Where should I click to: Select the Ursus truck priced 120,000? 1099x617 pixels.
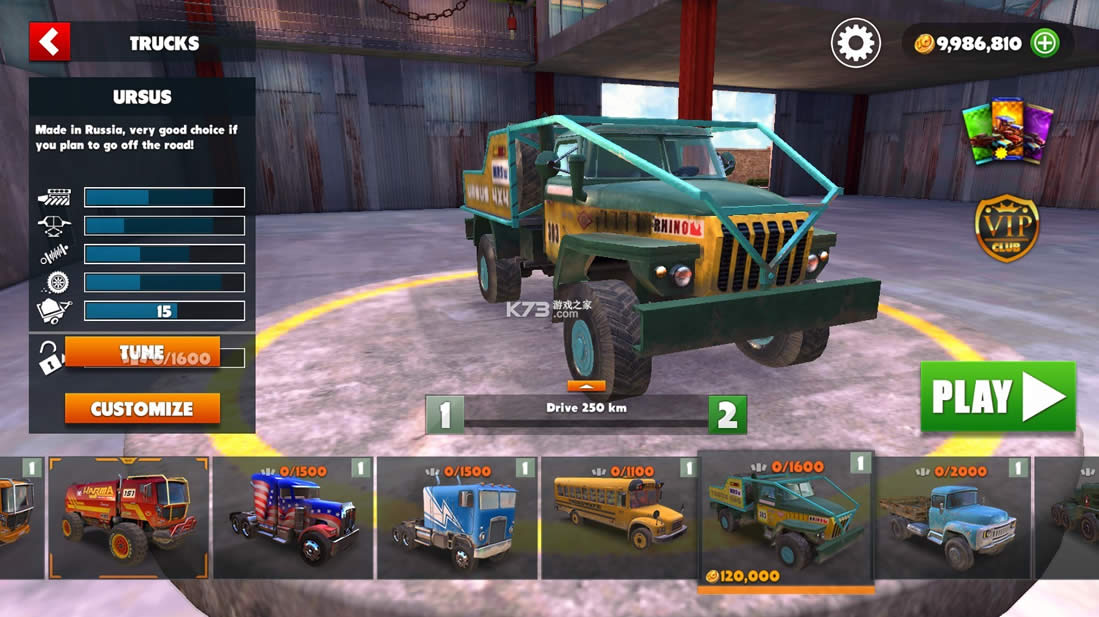[x=785, y=520]
